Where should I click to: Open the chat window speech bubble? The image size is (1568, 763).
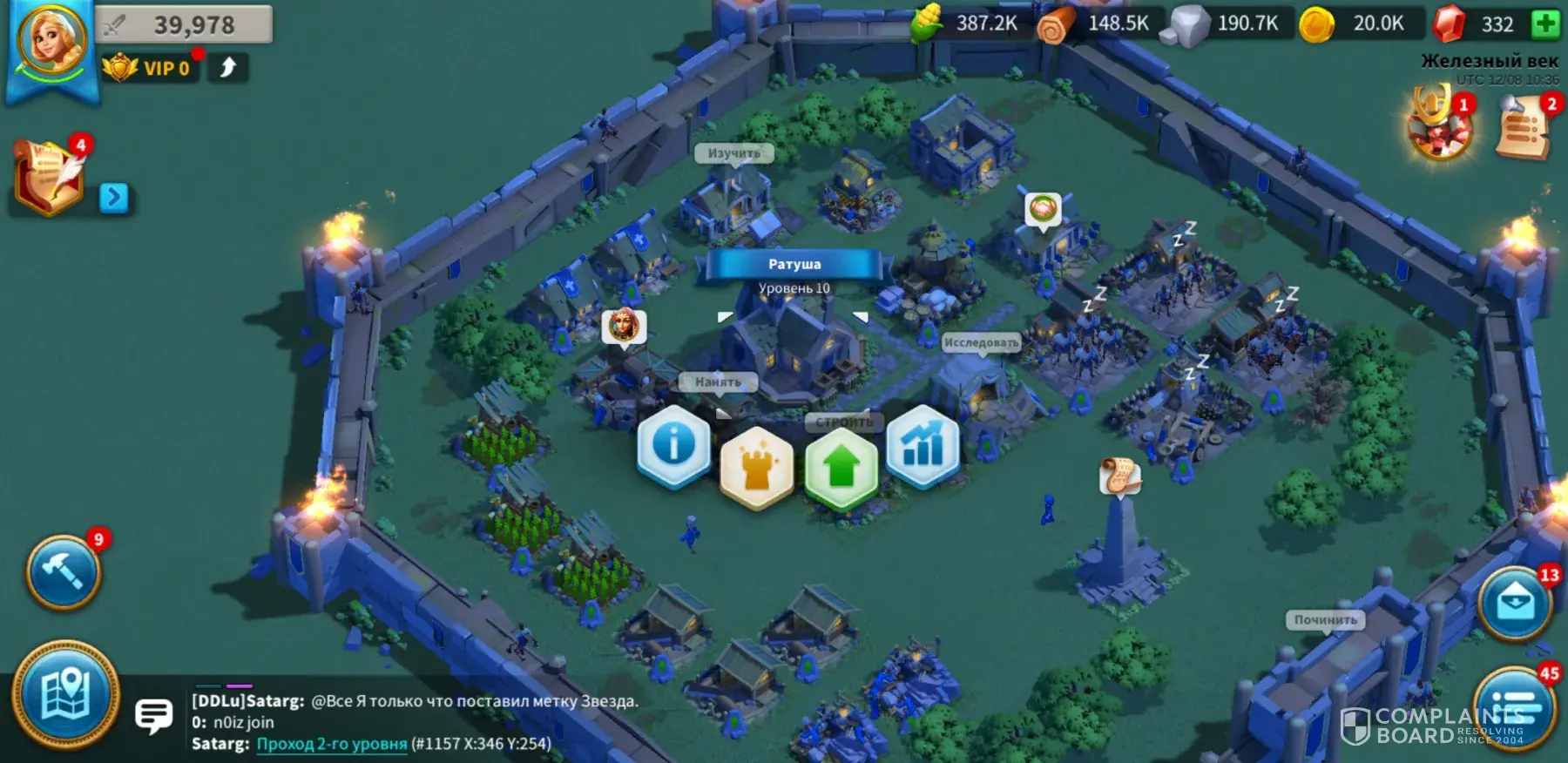pos(154,716)
